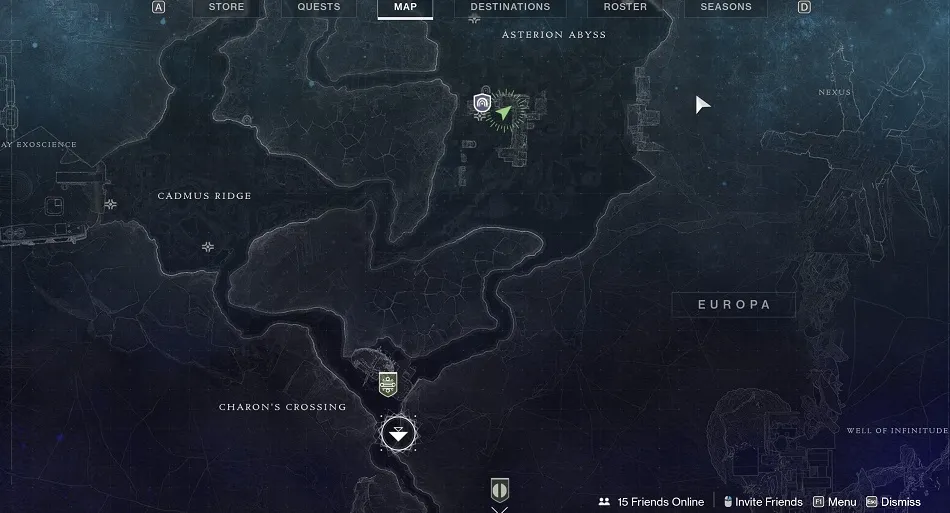Screen dimensions: 950x513
Task: Open the Menu option in the footer
Action: coord(835,502)
